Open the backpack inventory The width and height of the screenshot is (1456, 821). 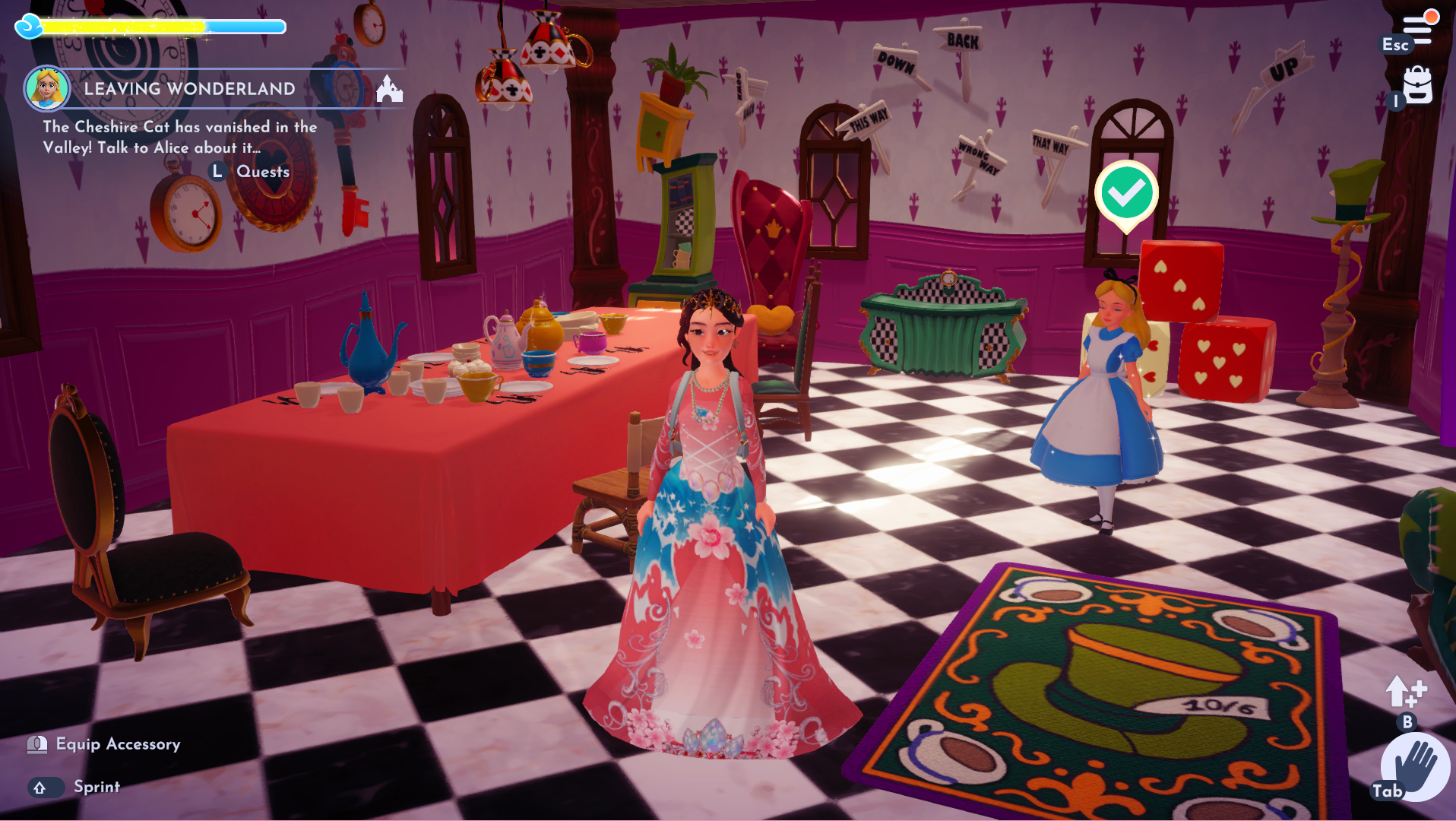[1417, 85]
